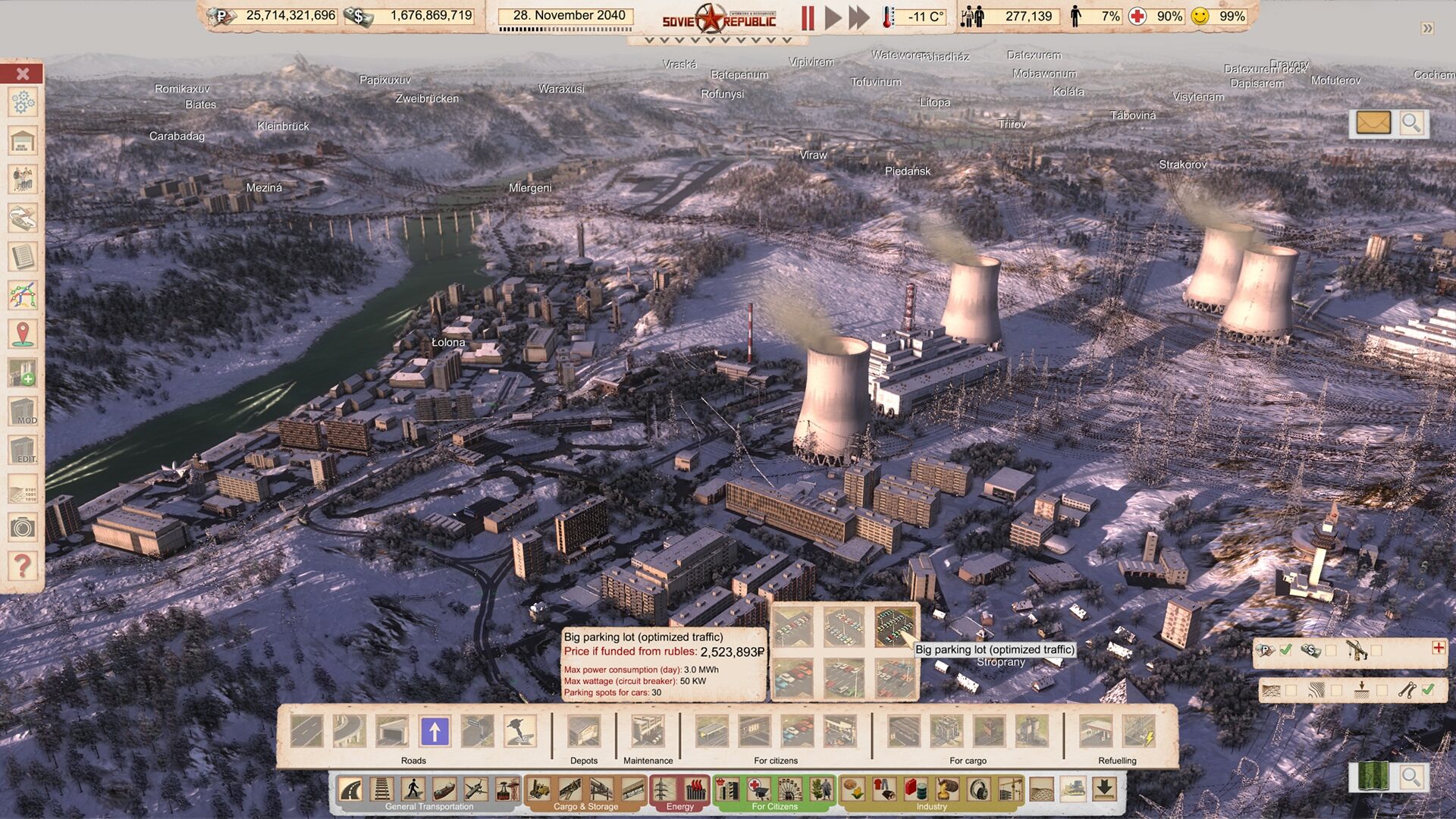
Task: Open the gears settings menu
Action: pos(23,102)
